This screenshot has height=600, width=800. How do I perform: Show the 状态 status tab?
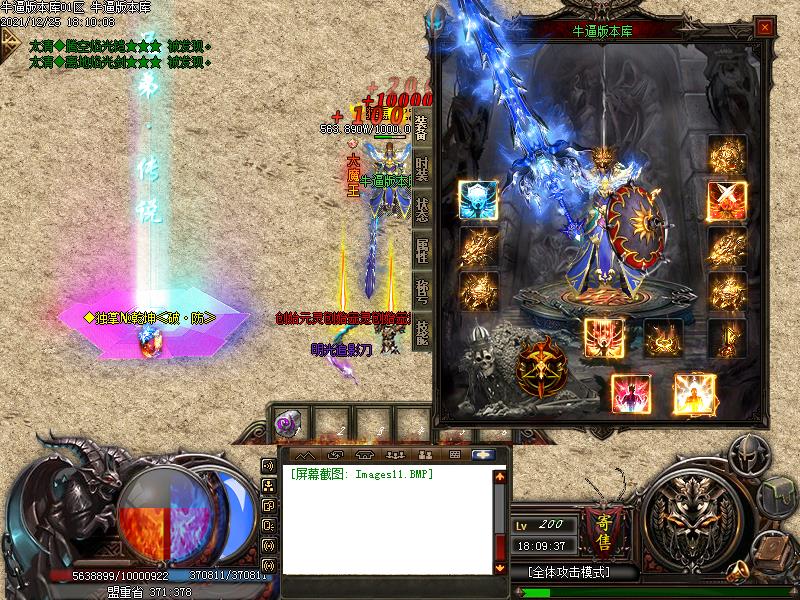422,208
